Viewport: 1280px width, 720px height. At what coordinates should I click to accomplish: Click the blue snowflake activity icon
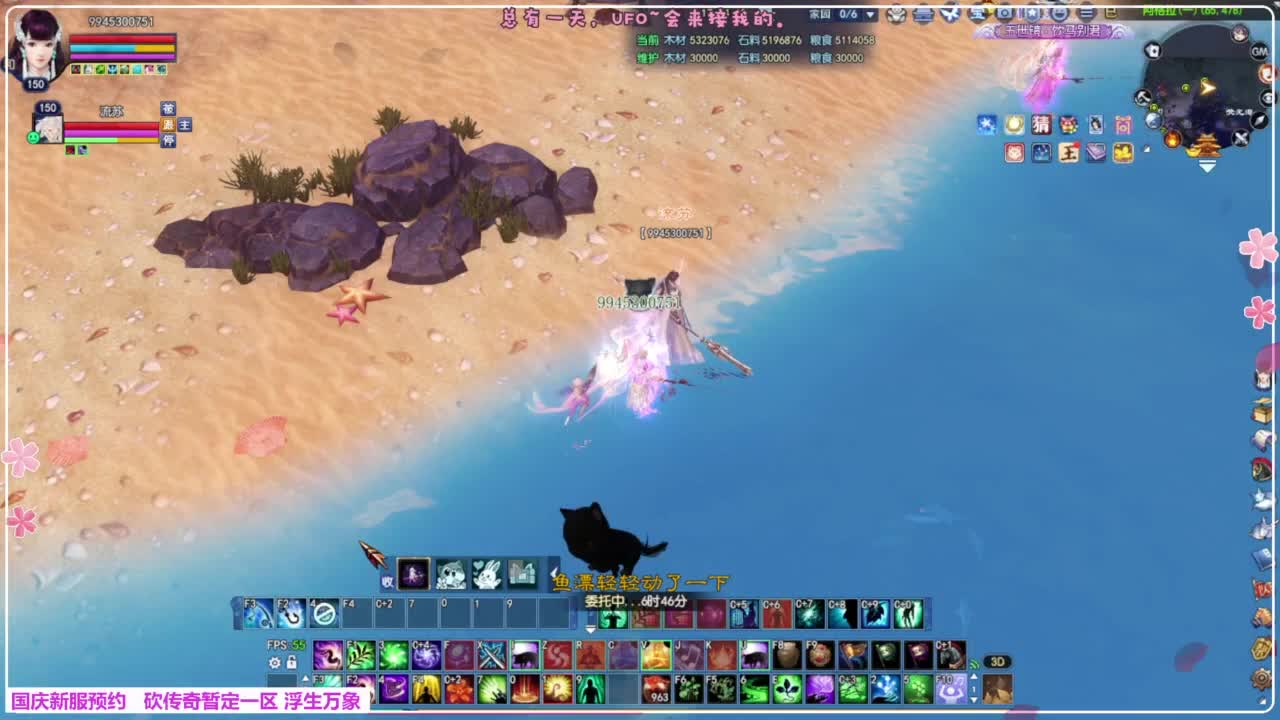[x=985, y=125]
